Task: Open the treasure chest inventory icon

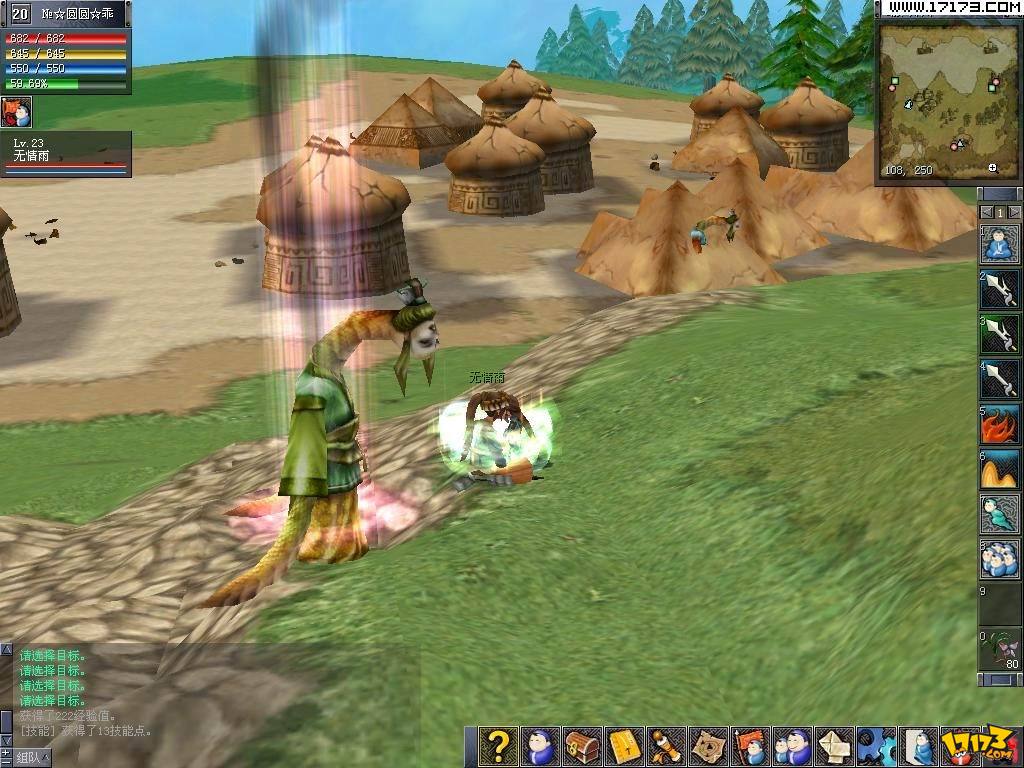Action: pyautogui.click(x=582, y=746)
